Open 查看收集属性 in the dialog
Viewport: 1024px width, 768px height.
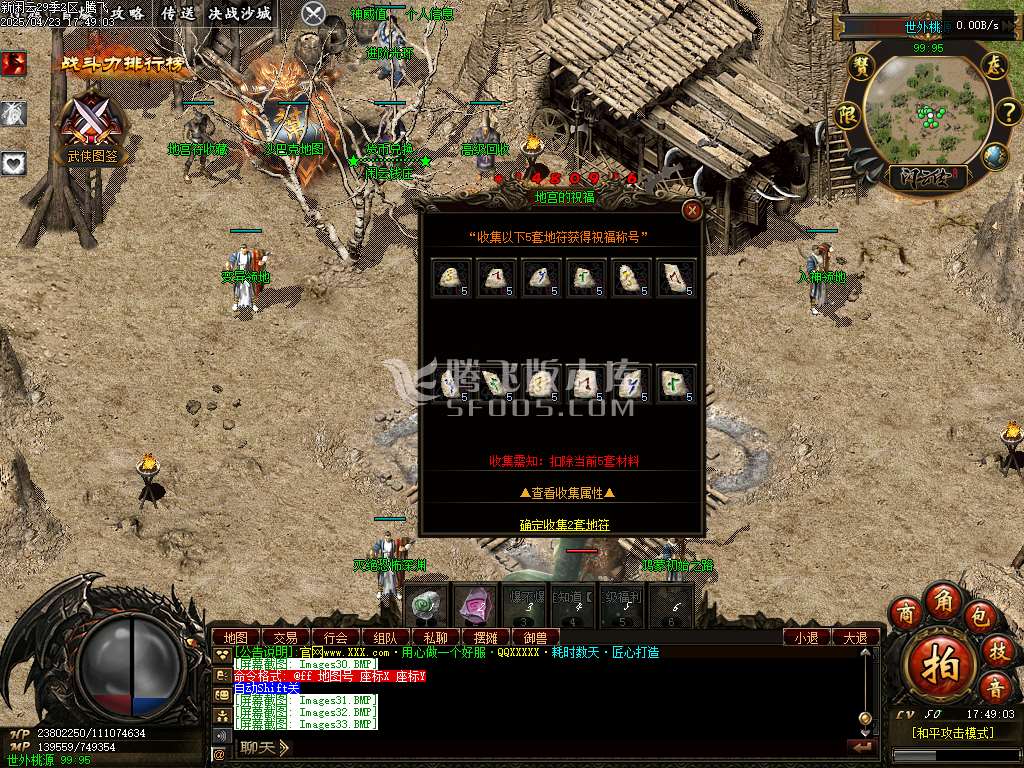click(x=566, y=492)
